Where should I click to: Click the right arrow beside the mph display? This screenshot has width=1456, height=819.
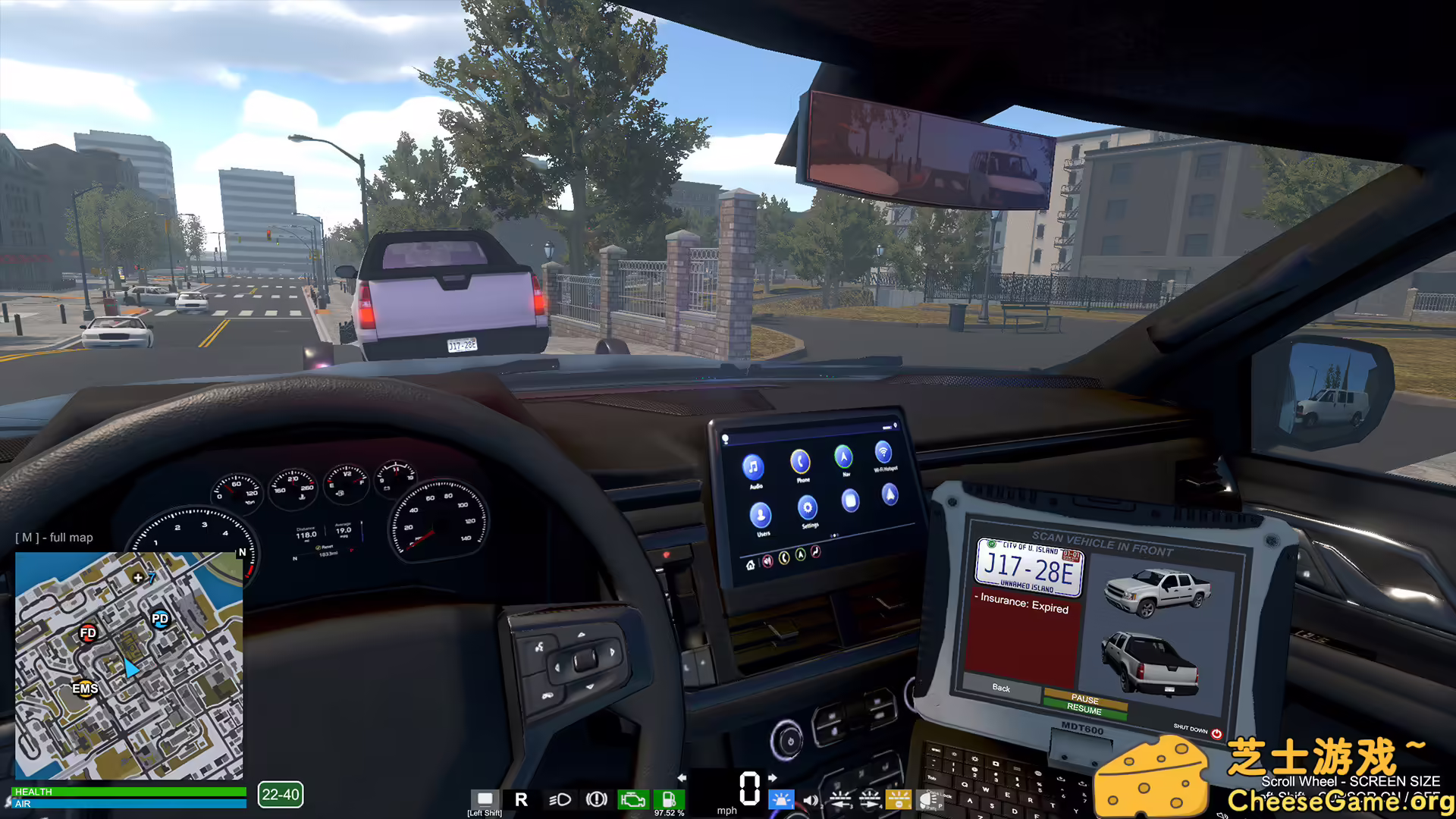(772, 777)
